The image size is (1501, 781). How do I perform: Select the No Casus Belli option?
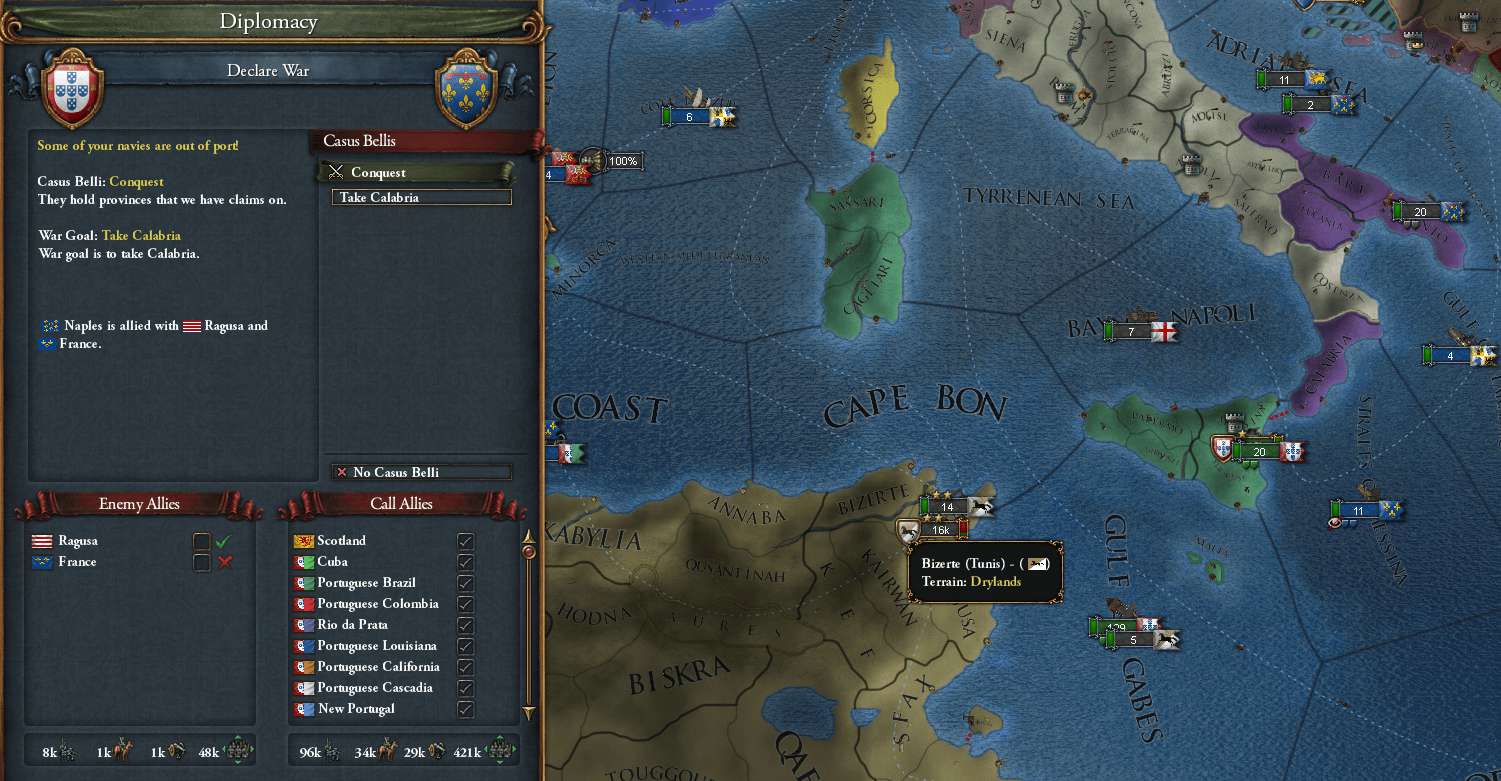[421, 472]
